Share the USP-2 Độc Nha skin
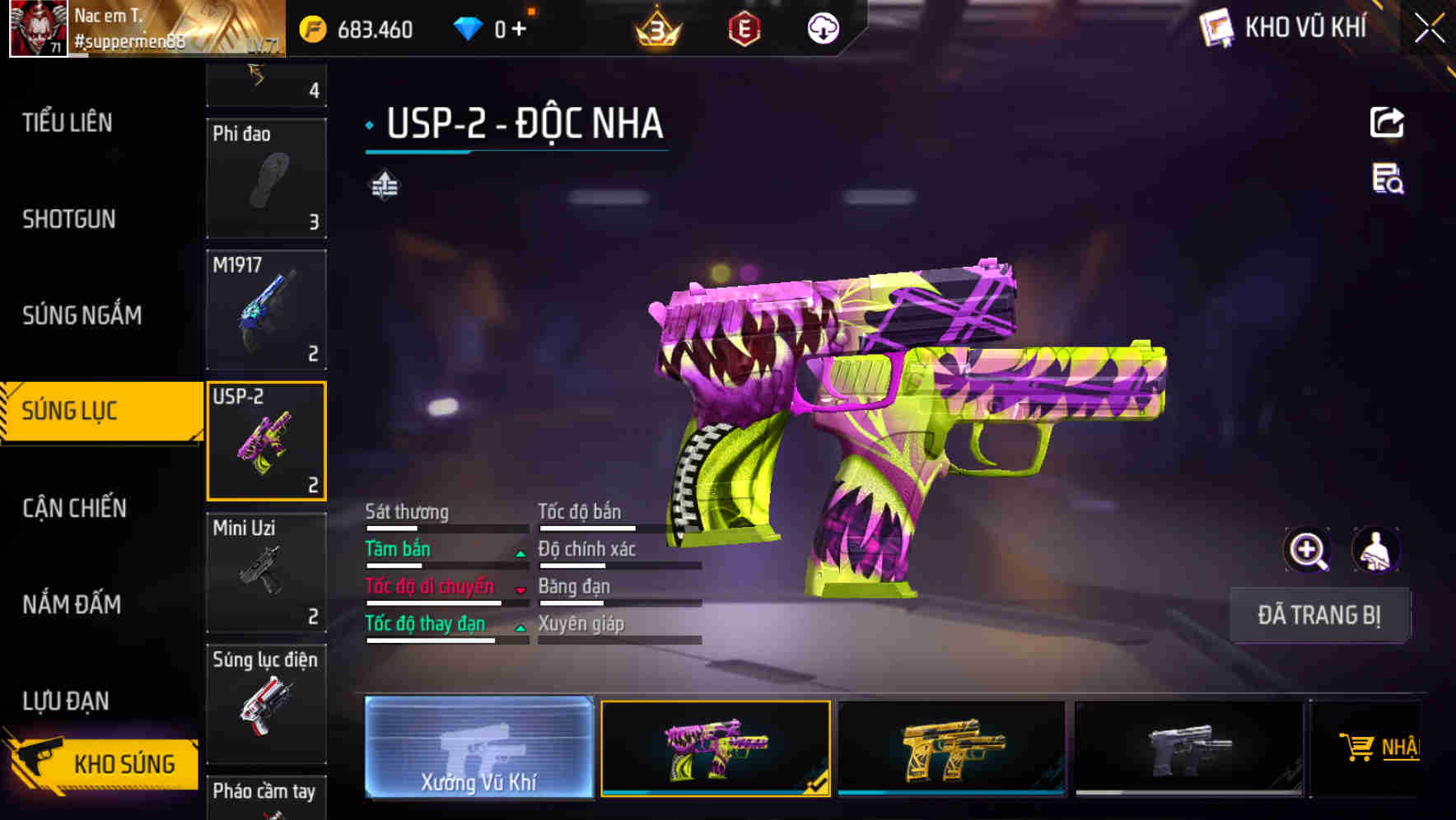Screen dimensions: 1456x820 point(1388,122)
